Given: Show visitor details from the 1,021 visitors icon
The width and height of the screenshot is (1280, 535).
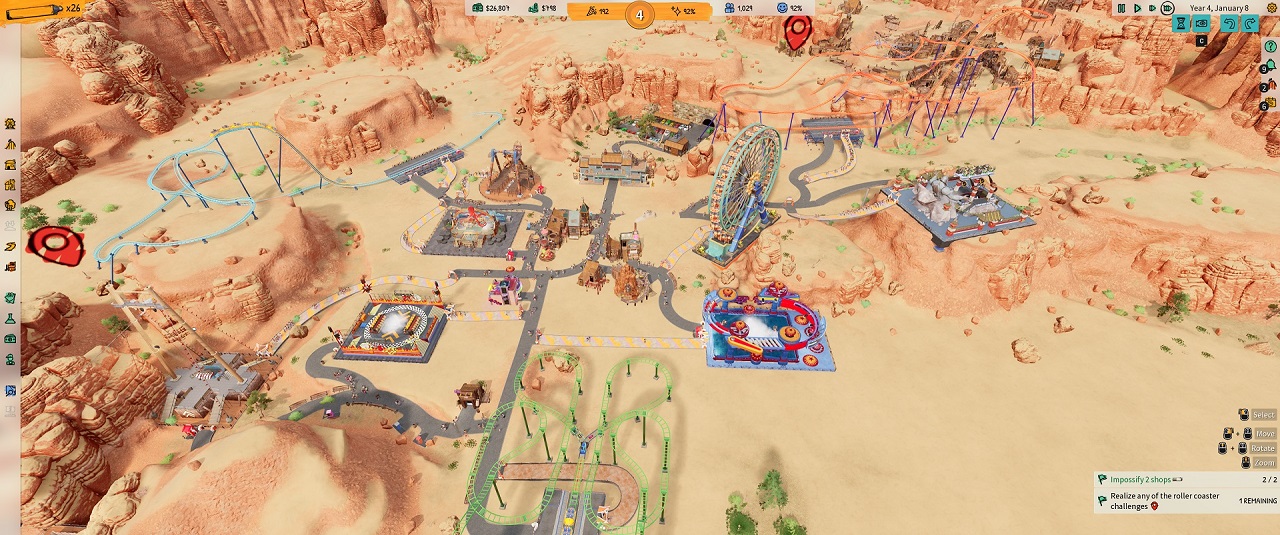Looking at the screenshot, I should [738, 9].
